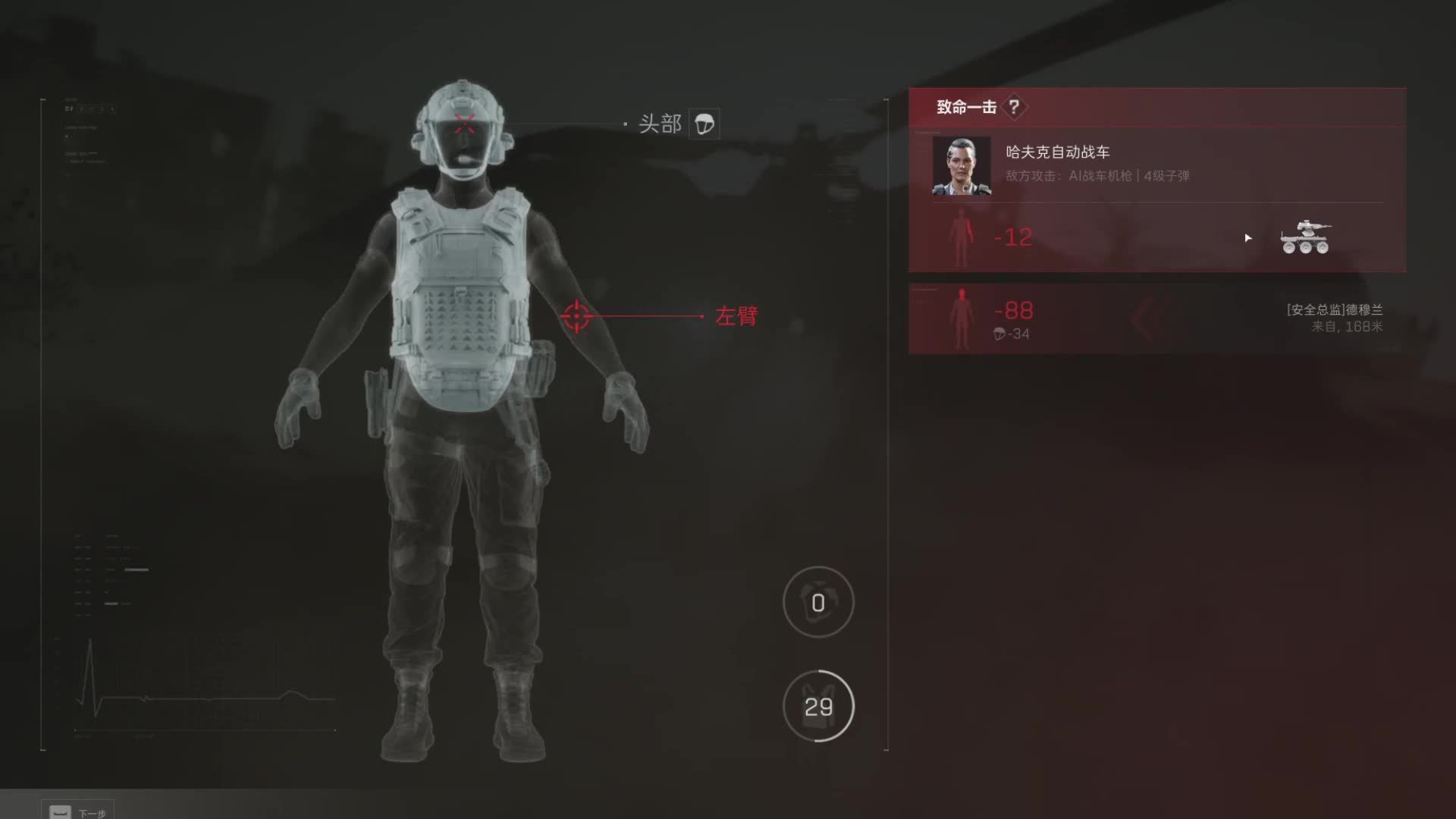Click the helmet icon beside the 头部 label
Image resolution: width=1456 pixels, height=819 pixels.
click(x=704, y=124)
